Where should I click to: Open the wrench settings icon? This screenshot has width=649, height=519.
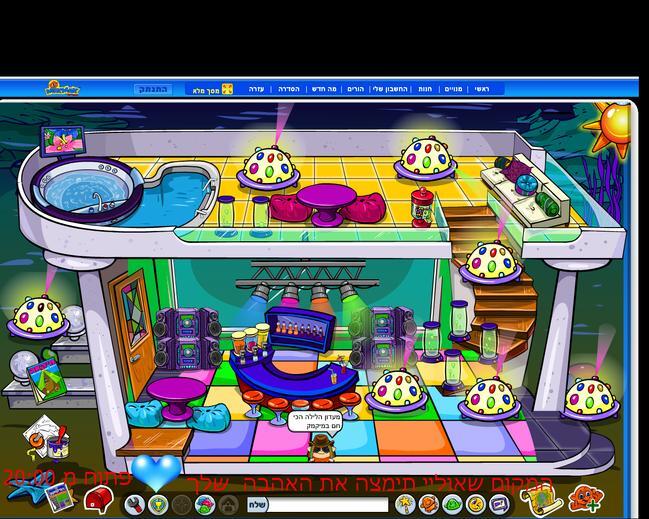click(134, 505)
